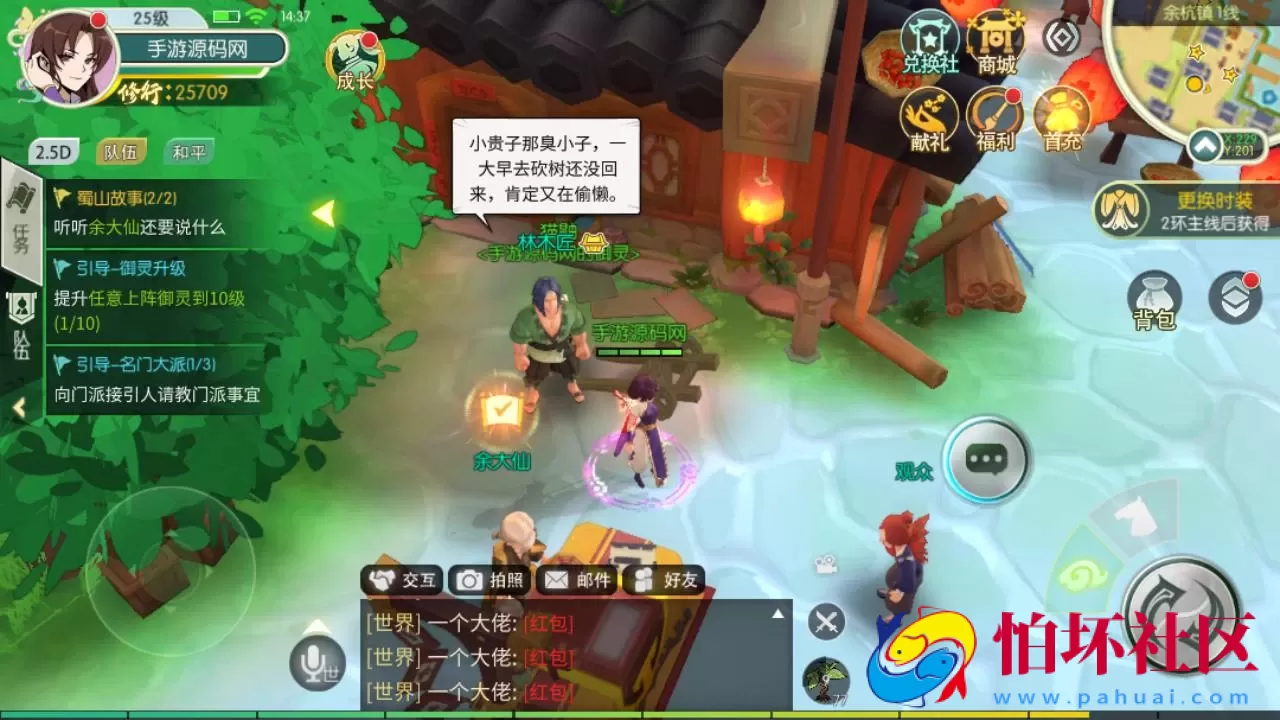Toggle the 和平 peace mode switch
Viewport: 1280px width, 720px height.
point(188,150)
